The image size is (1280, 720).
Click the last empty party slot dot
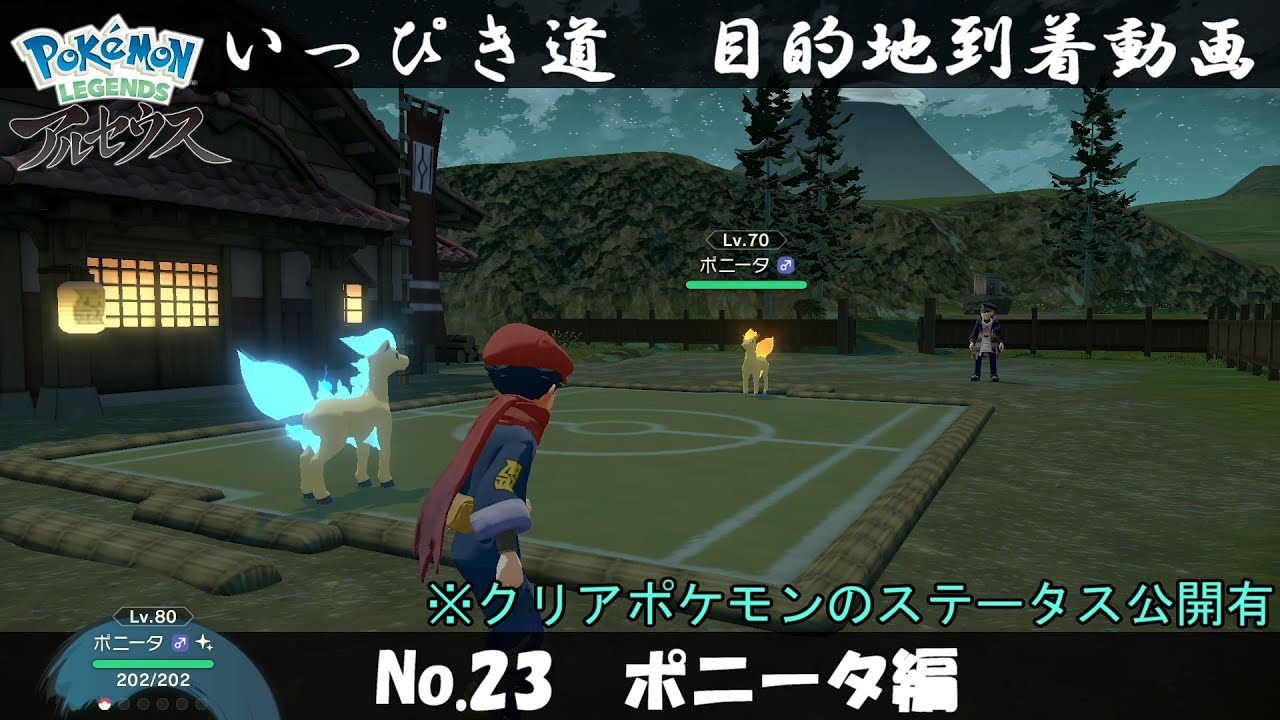pyautogui.click(x=201, y=703)
